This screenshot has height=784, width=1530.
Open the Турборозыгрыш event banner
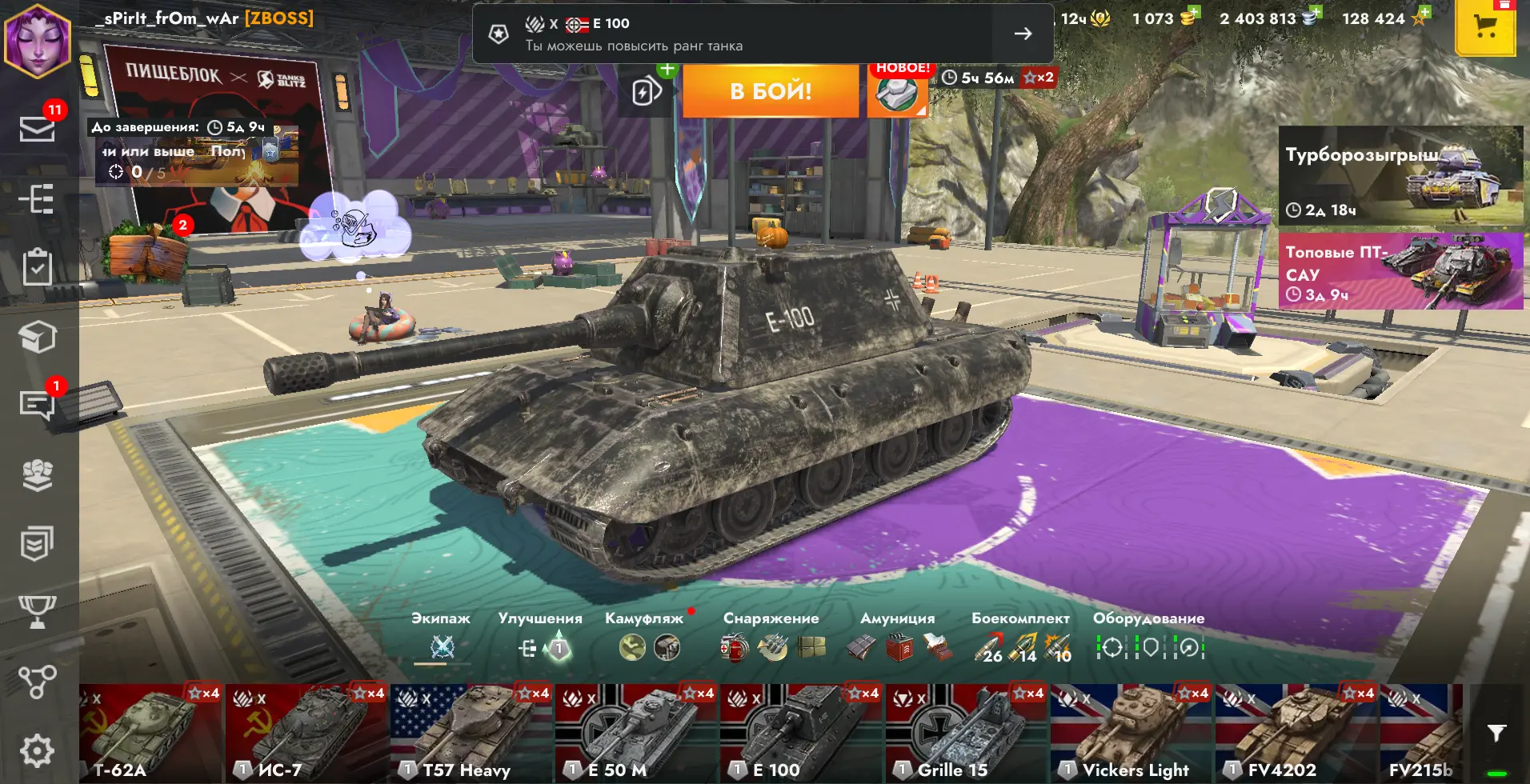tap(1400, 175)
